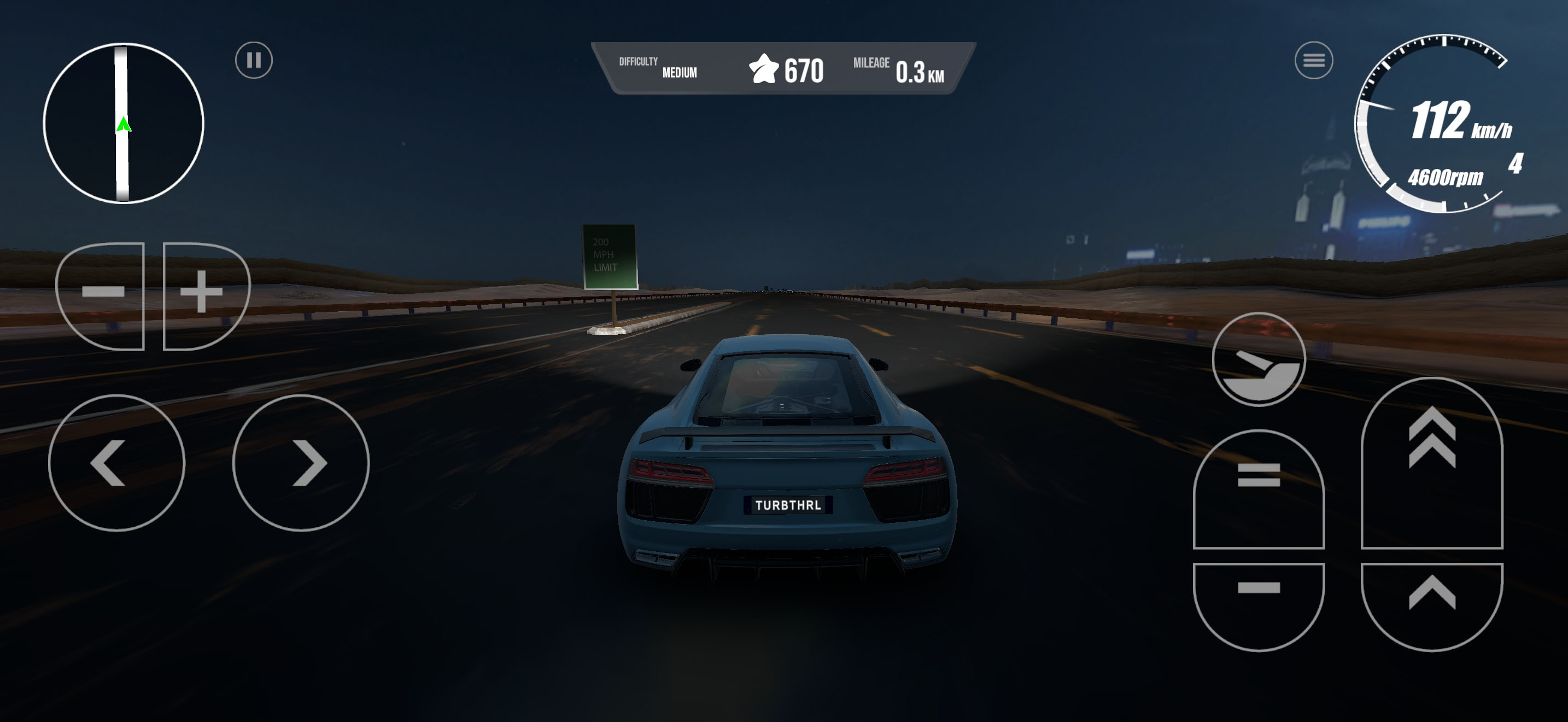
Task: Steer left with the left arrow button
Action: [116, 463]
